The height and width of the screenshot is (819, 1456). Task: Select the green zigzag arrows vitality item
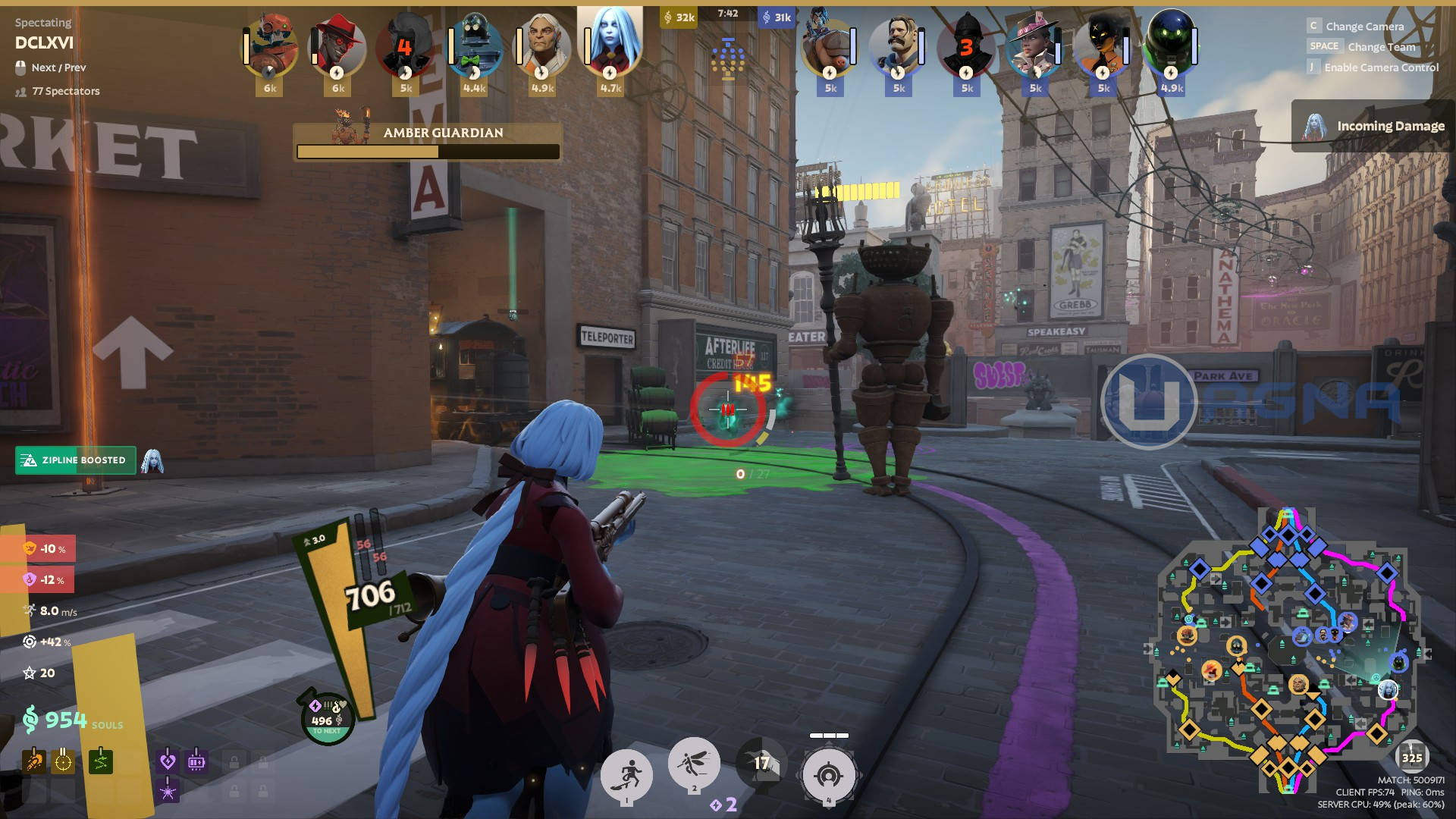(100, 761)
